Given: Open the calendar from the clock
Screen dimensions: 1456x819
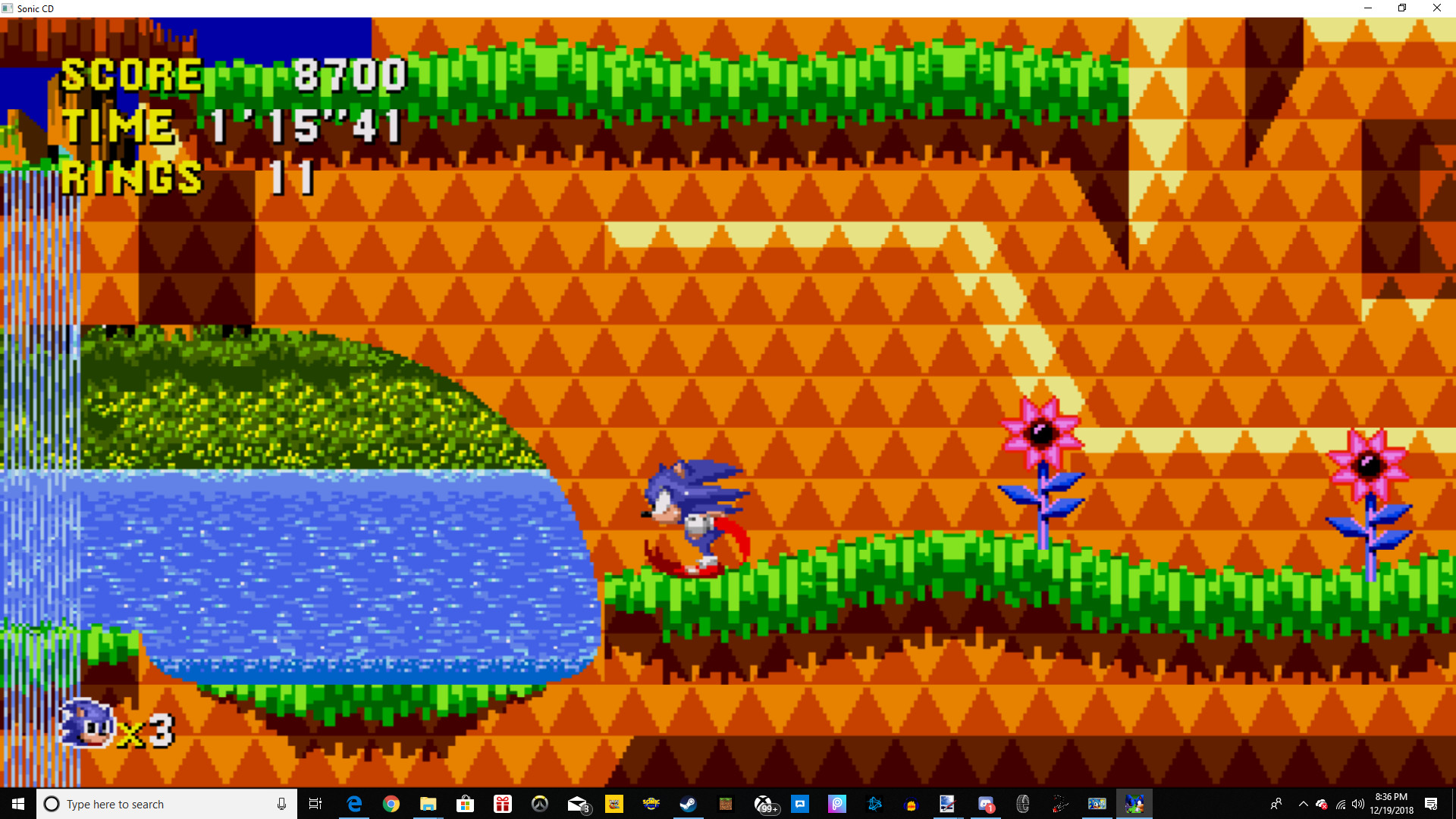Looking at the screenshot, I should [x=1390, y=804].
